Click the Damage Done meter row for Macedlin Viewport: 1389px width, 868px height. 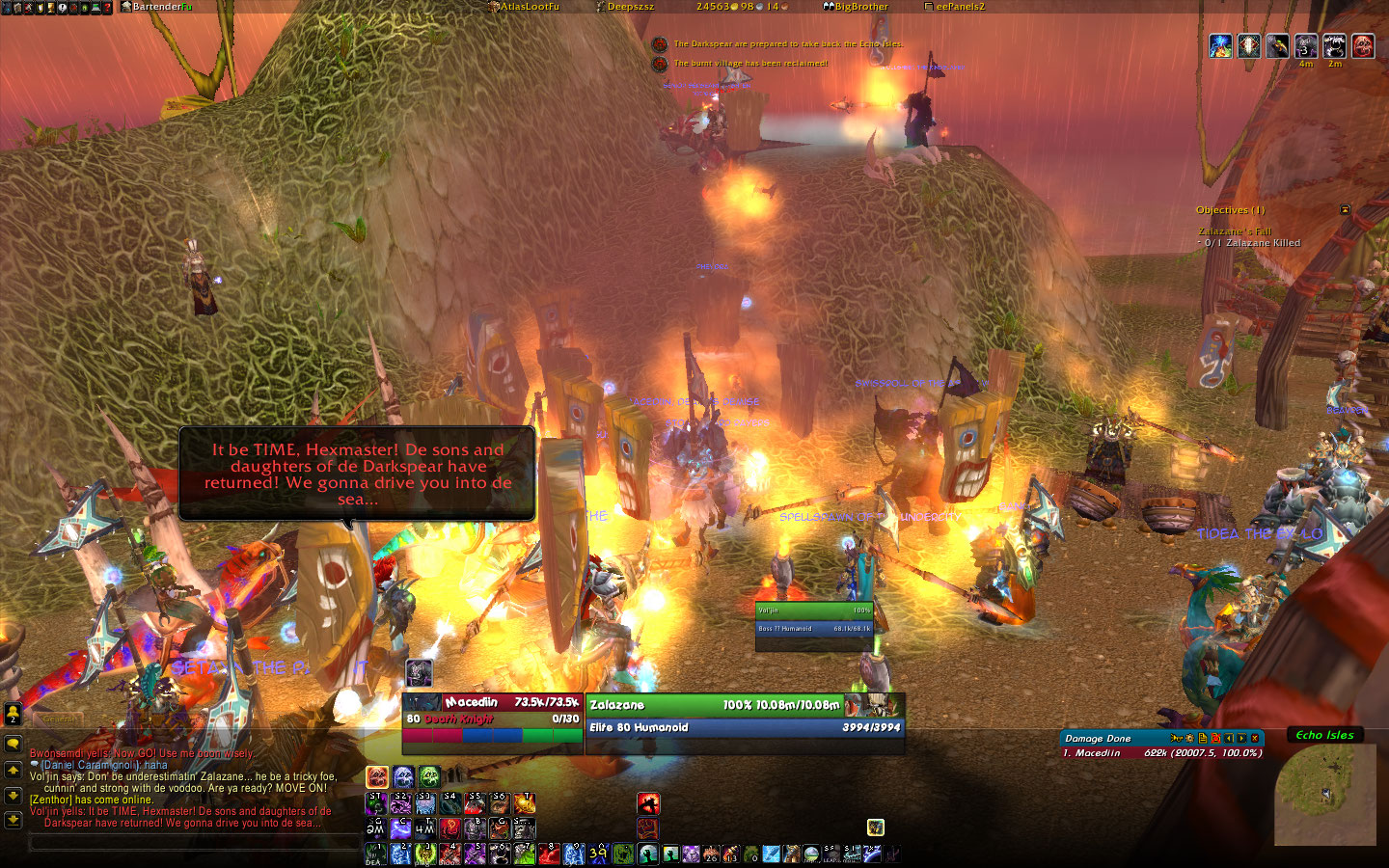click(1161, 753)
